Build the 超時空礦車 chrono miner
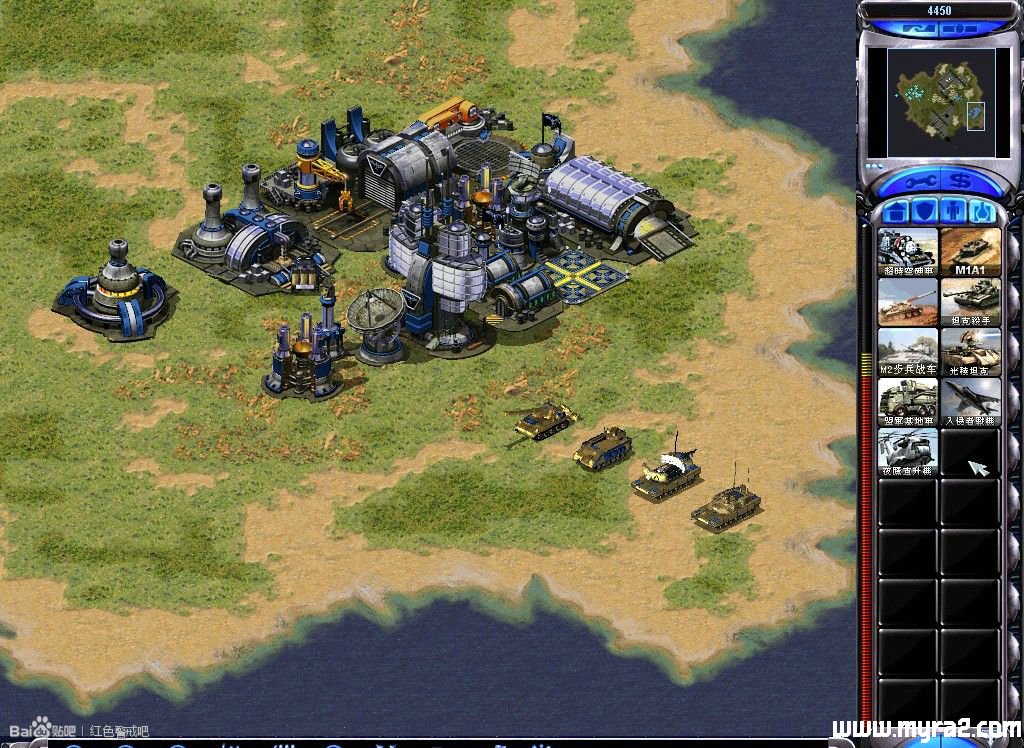 coord(908,252)
